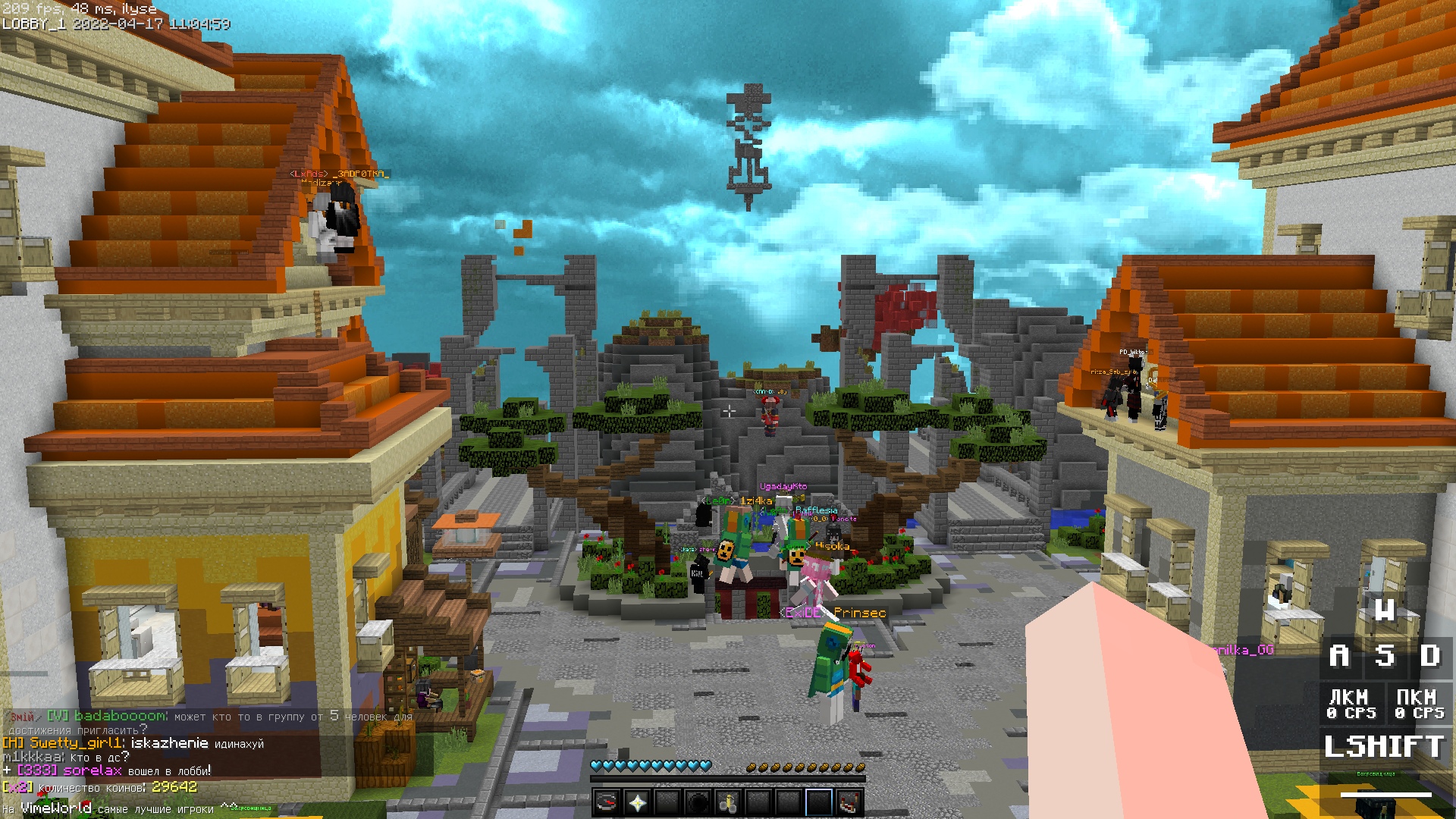The height and width of the screenshot is (819, 1456).
Task: Click the highlighted empty hotbar slot
Action: (819, 802)
